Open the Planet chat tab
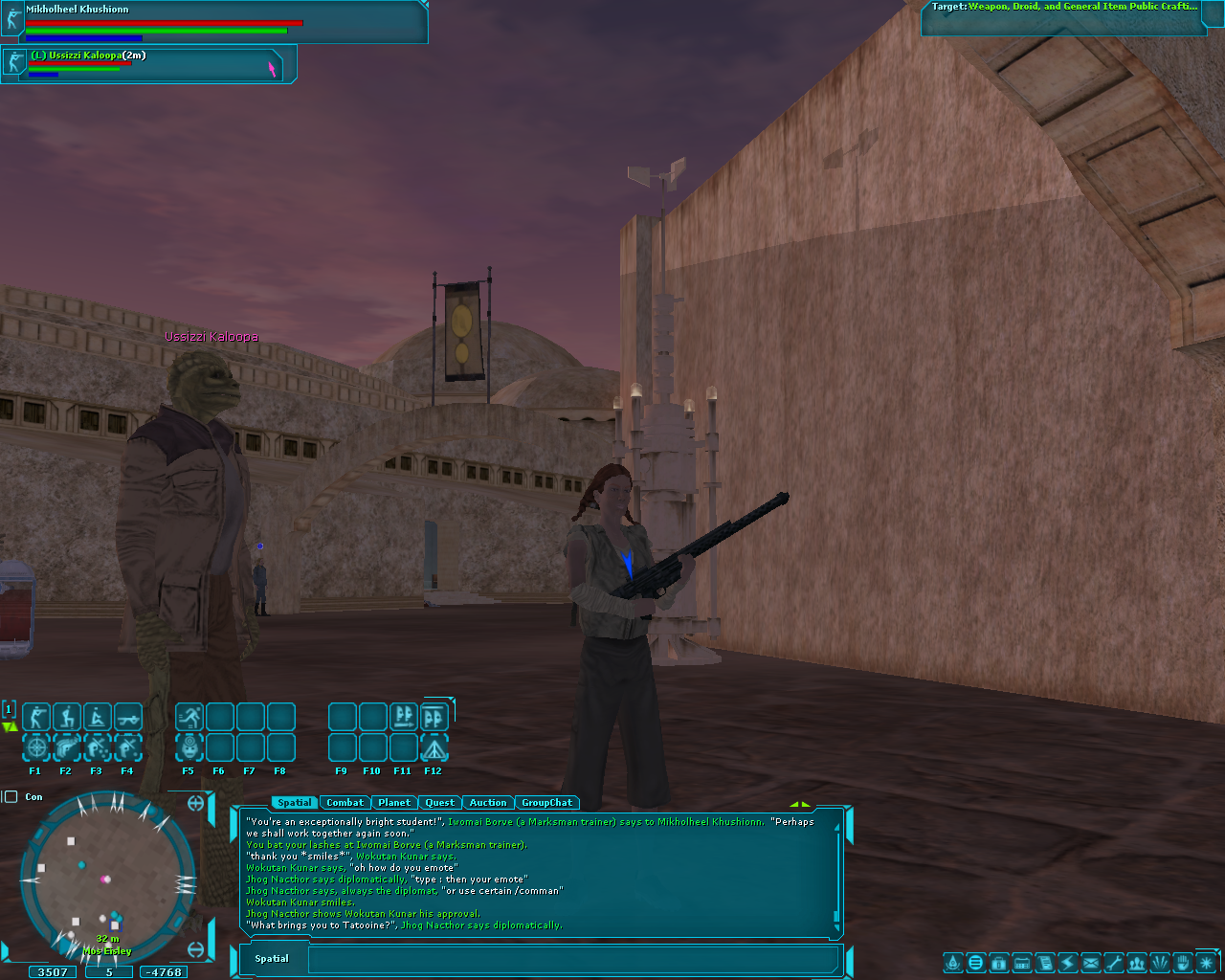Screen dimensions: 1225x980 point(393,803)
